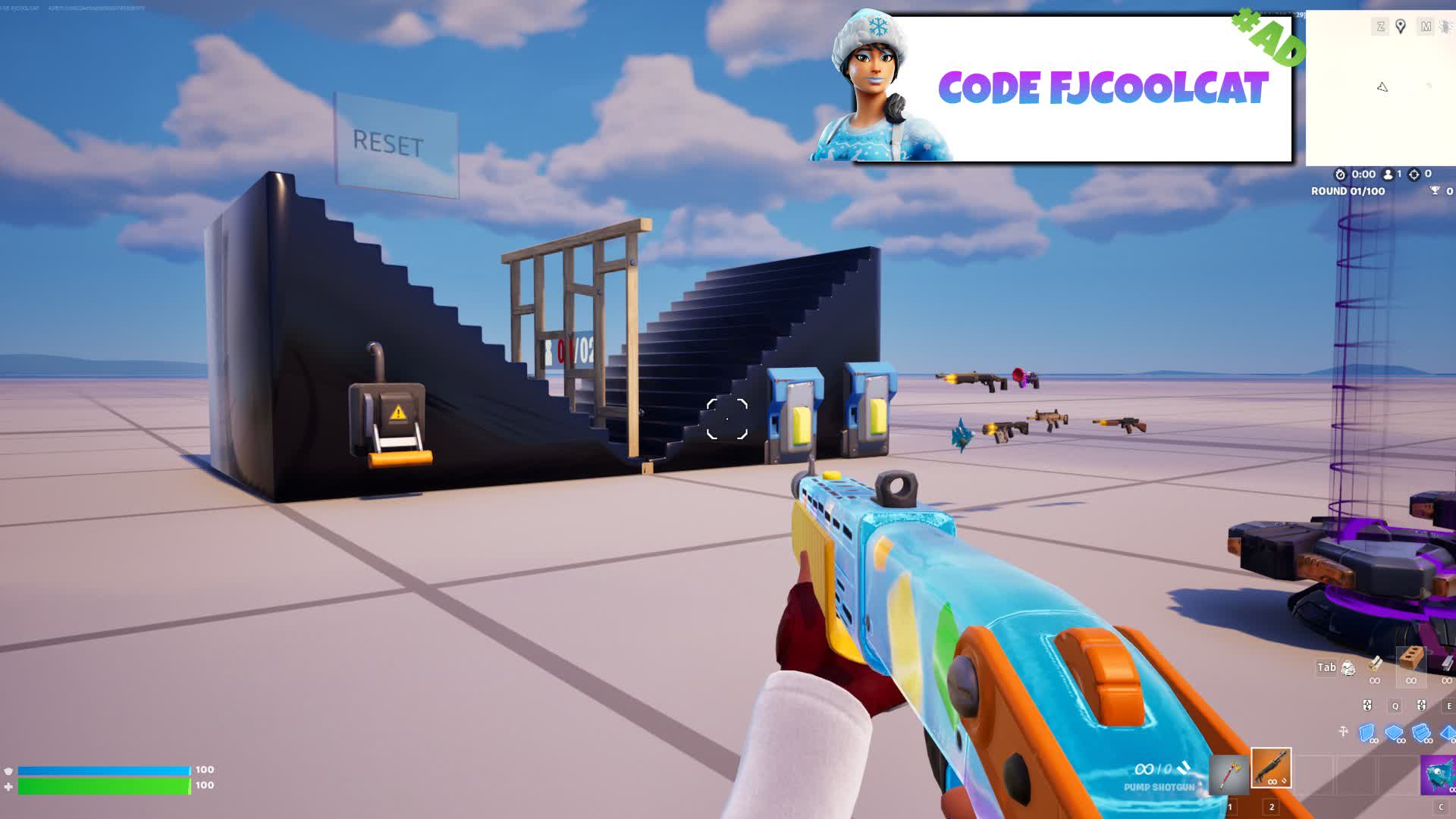
Task: Click the player count icon in the HUD
Action: click(x=1388, y=174)
